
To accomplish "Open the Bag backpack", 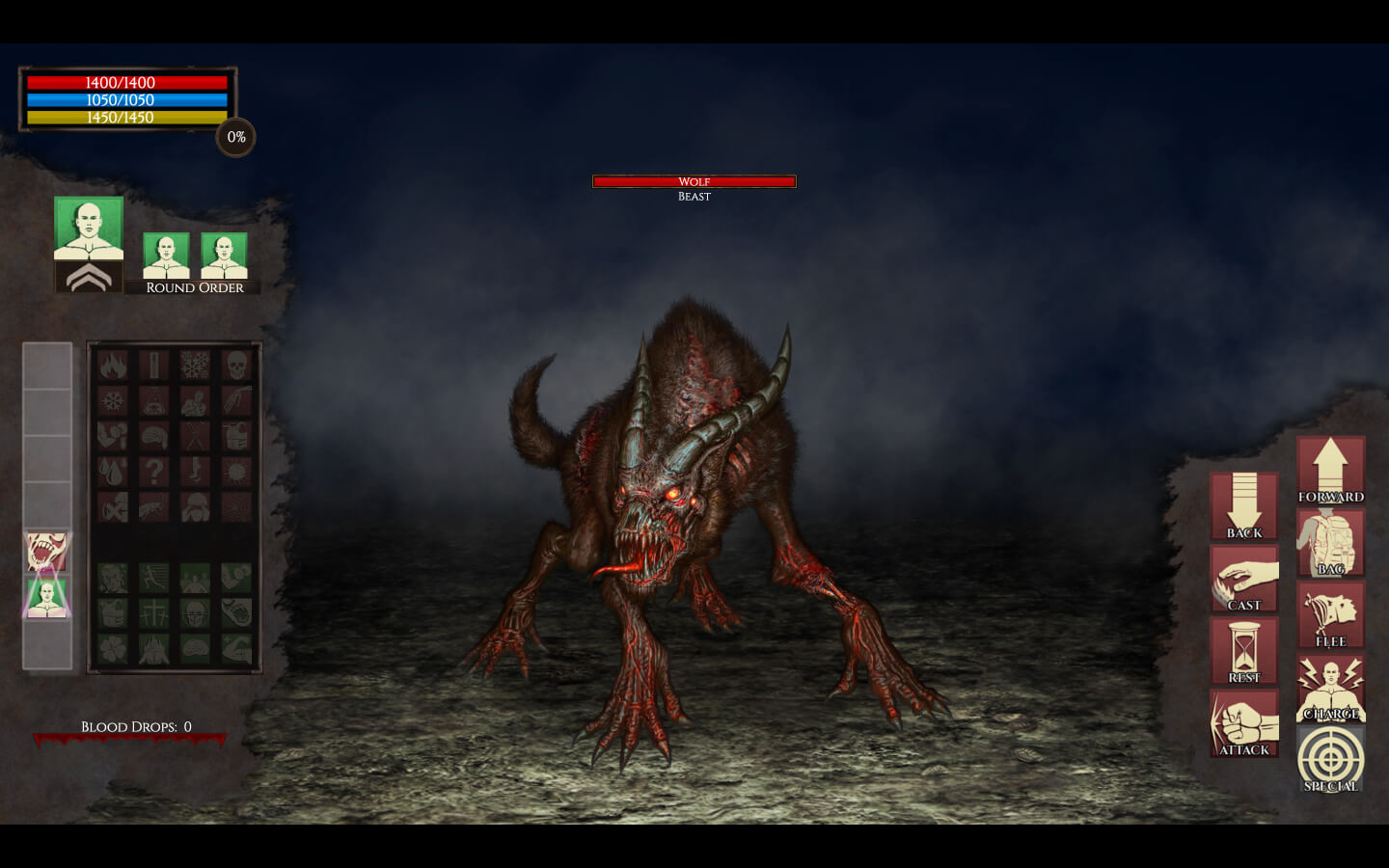I will 1330,543.
